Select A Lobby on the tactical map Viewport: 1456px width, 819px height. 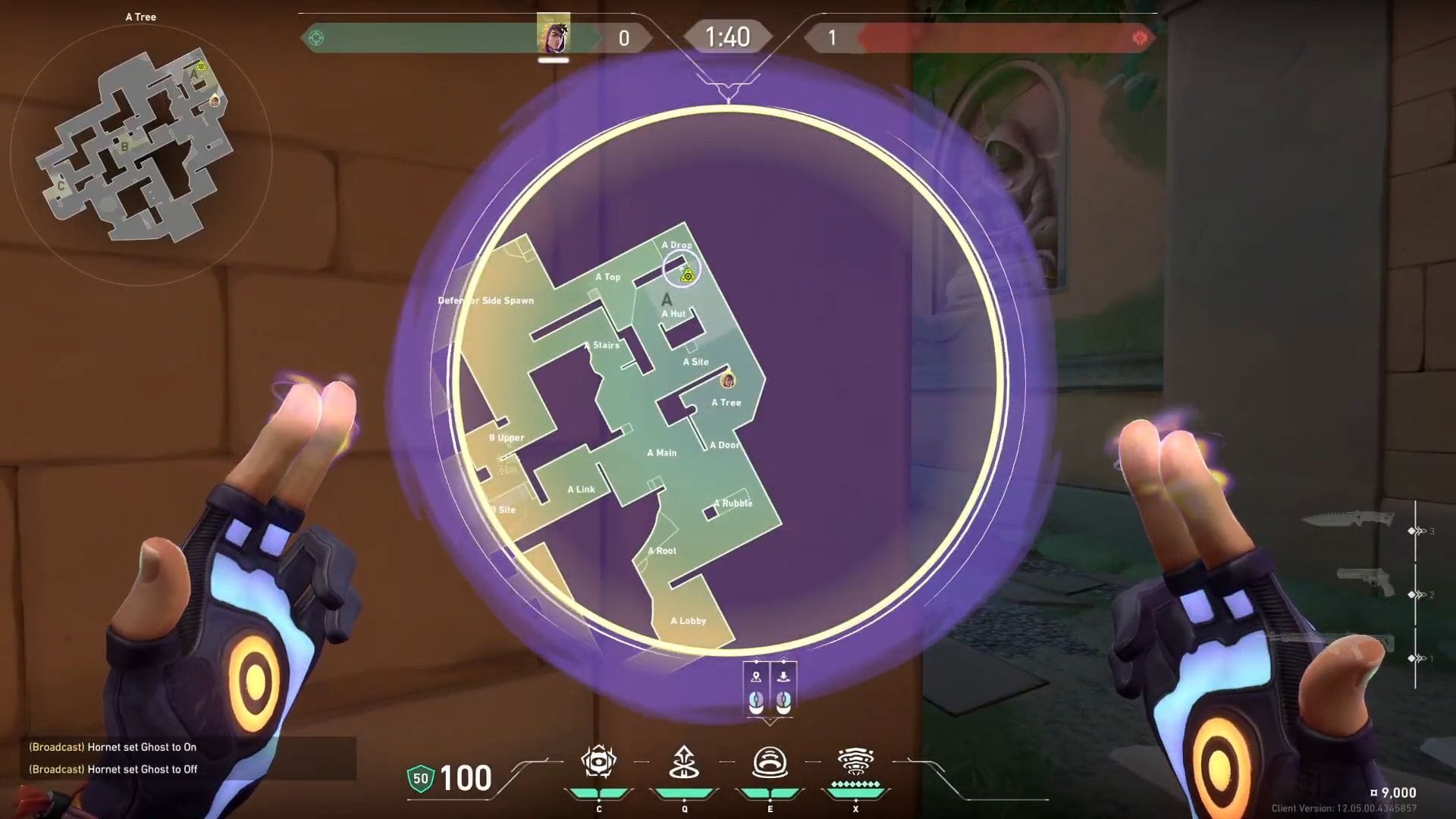(x=689, y=620)
